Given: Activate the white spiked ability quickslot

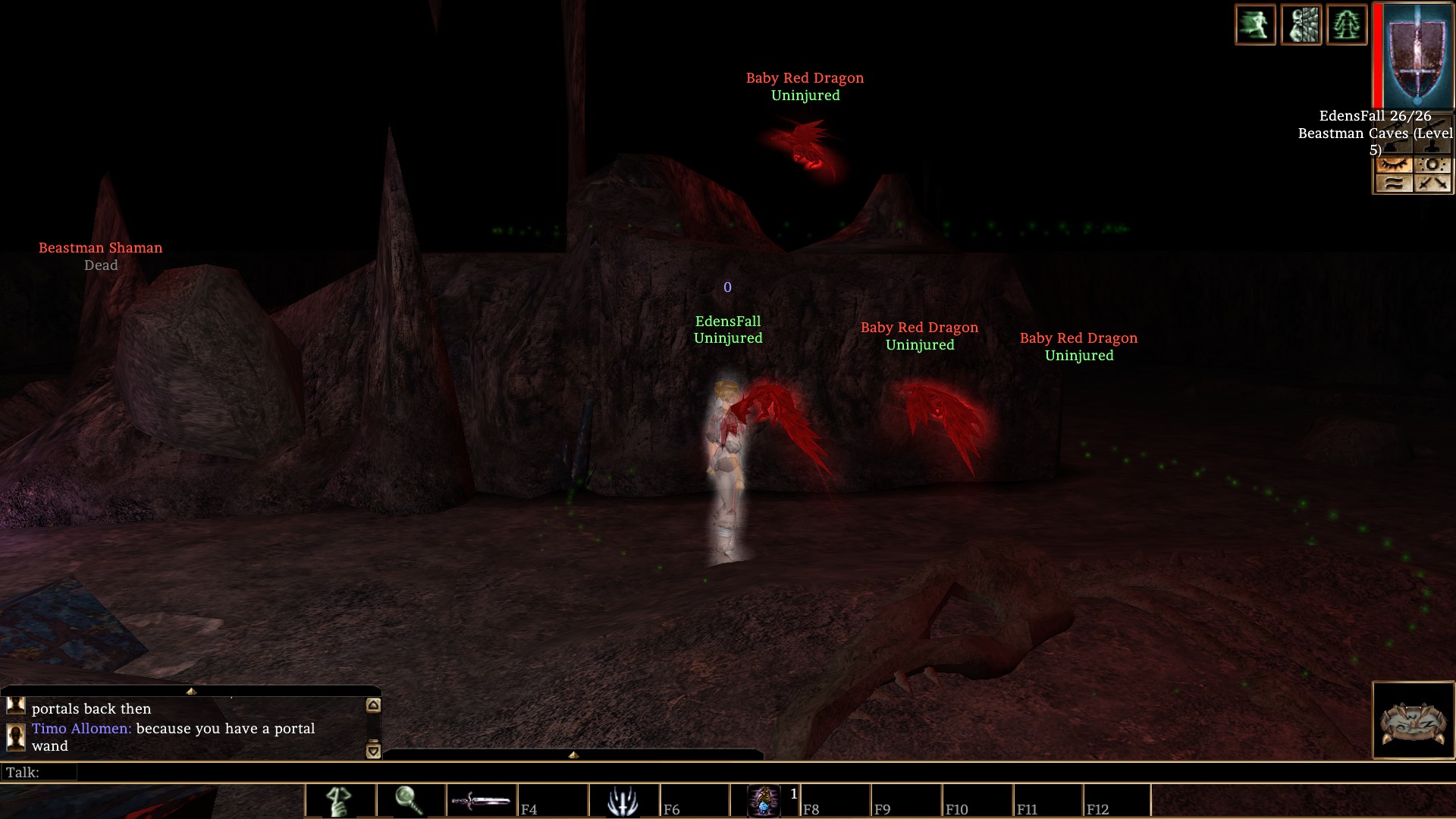Looking at the screenshot, I should 623,802.
